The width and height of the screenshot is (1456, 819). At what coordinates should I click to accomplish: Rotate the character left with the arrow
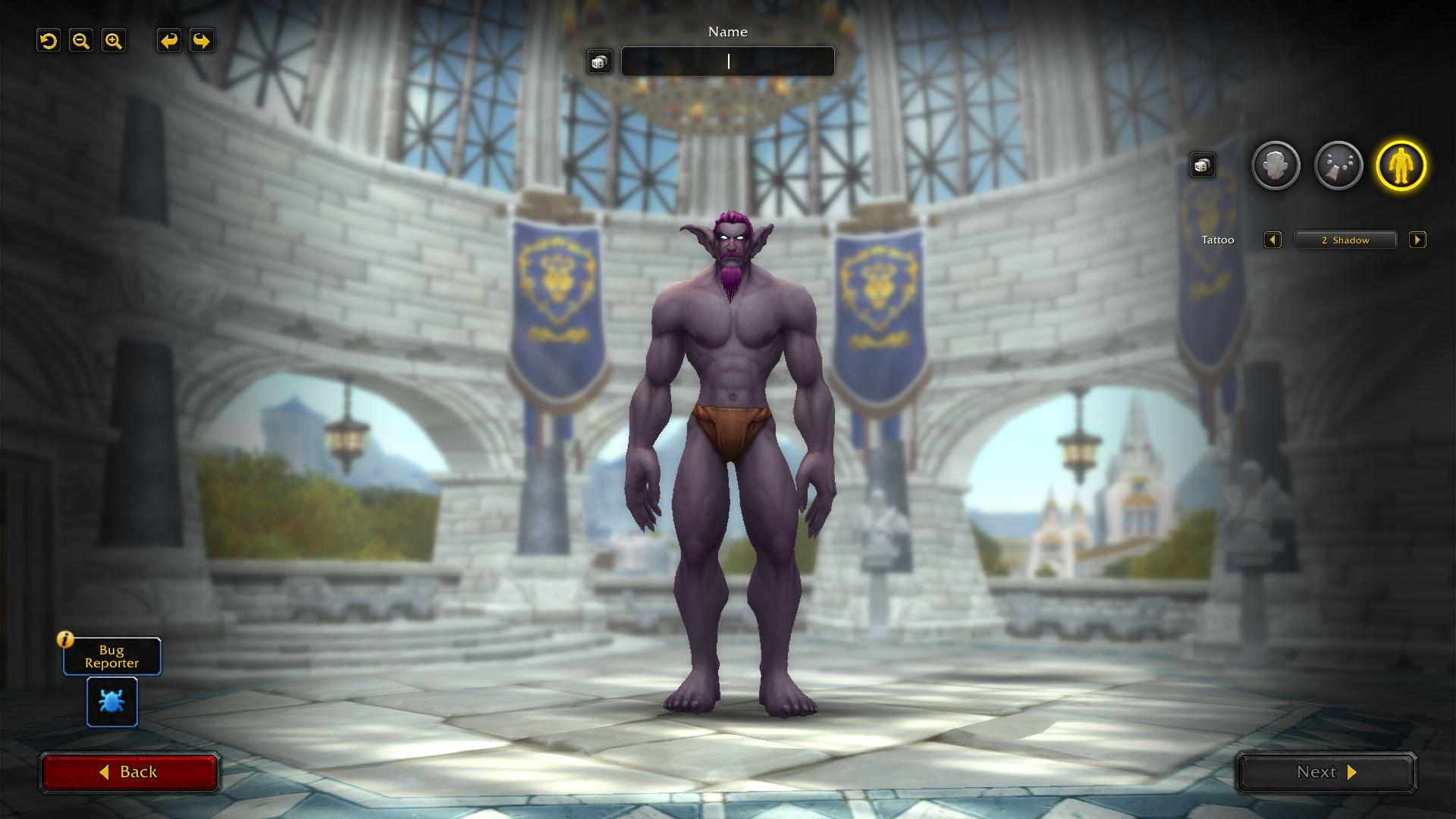coord(169,41)
